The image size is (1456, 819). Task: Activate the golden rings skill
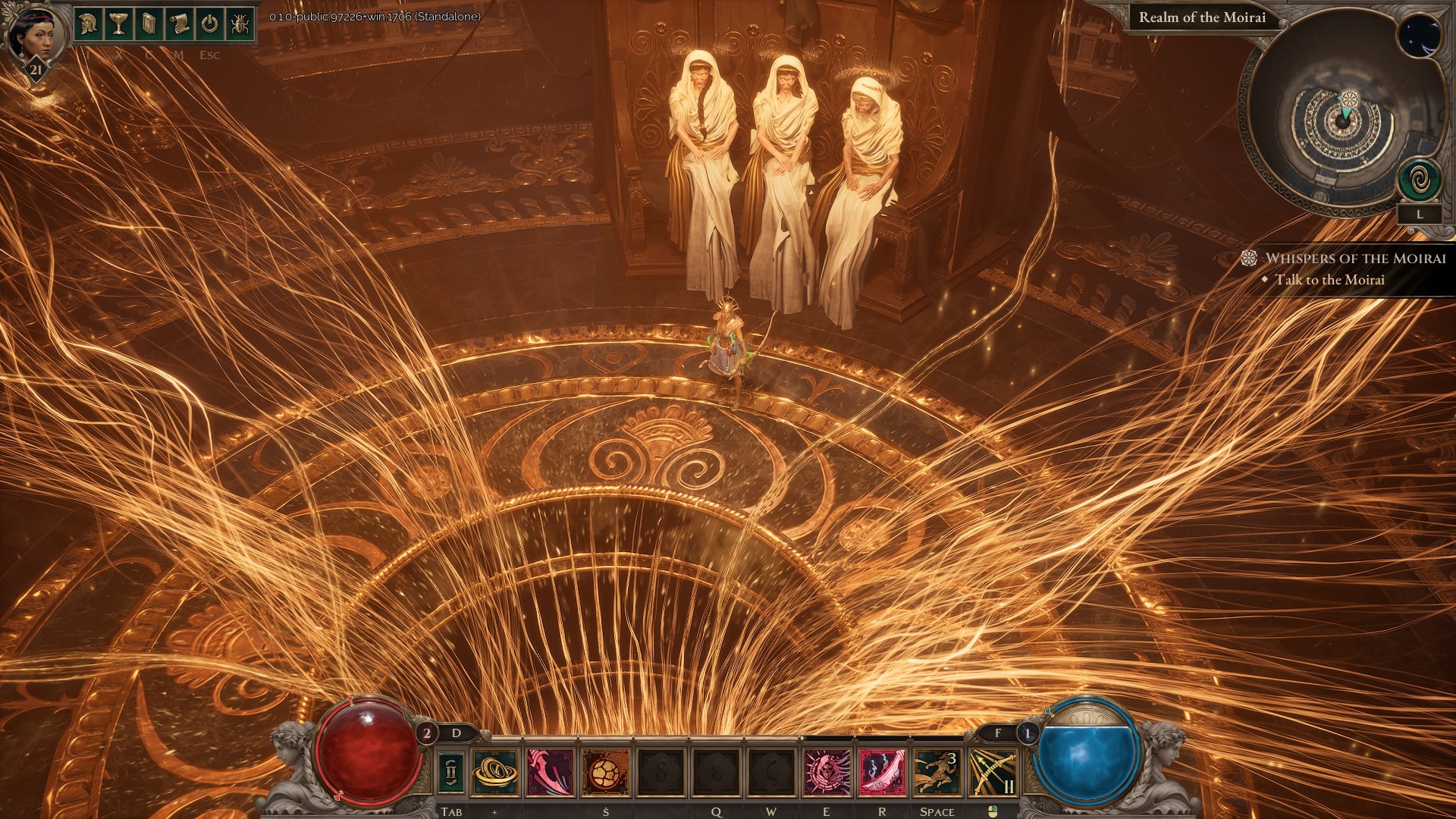coord(495,772)
